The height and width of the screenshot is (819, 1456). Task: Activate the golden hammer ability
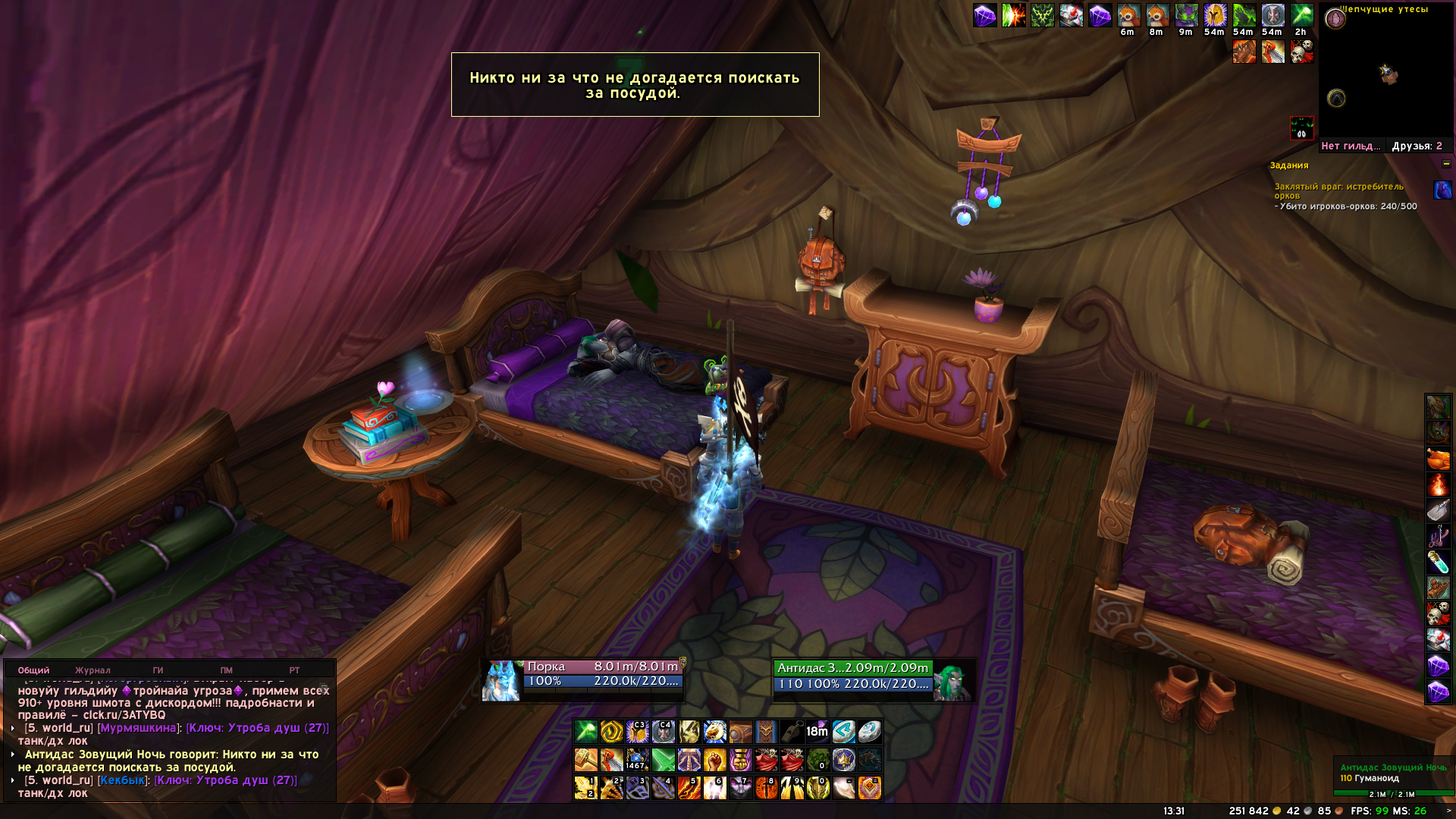coord(585,760)
